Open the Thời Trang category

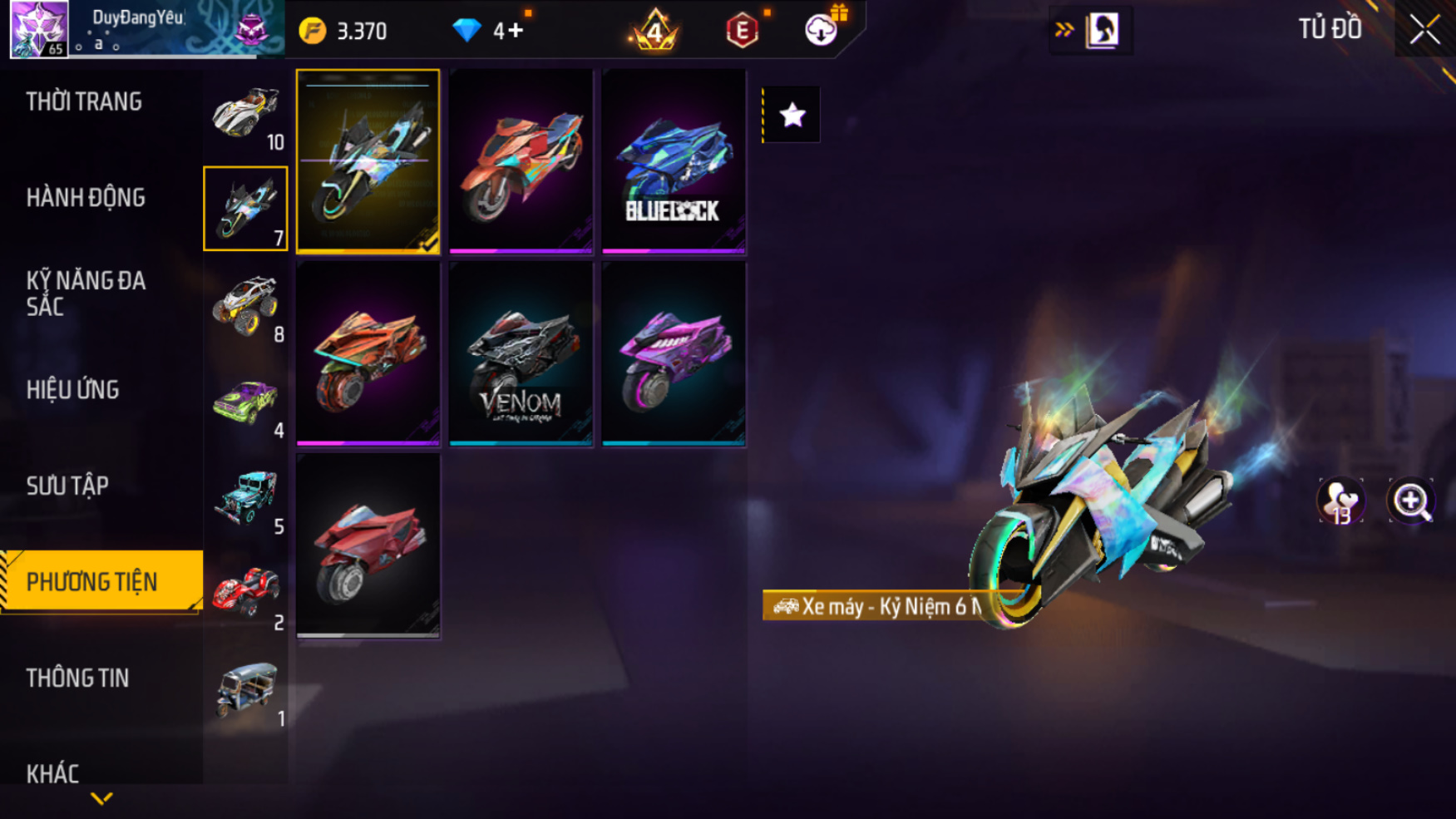[x=84, y=101]
